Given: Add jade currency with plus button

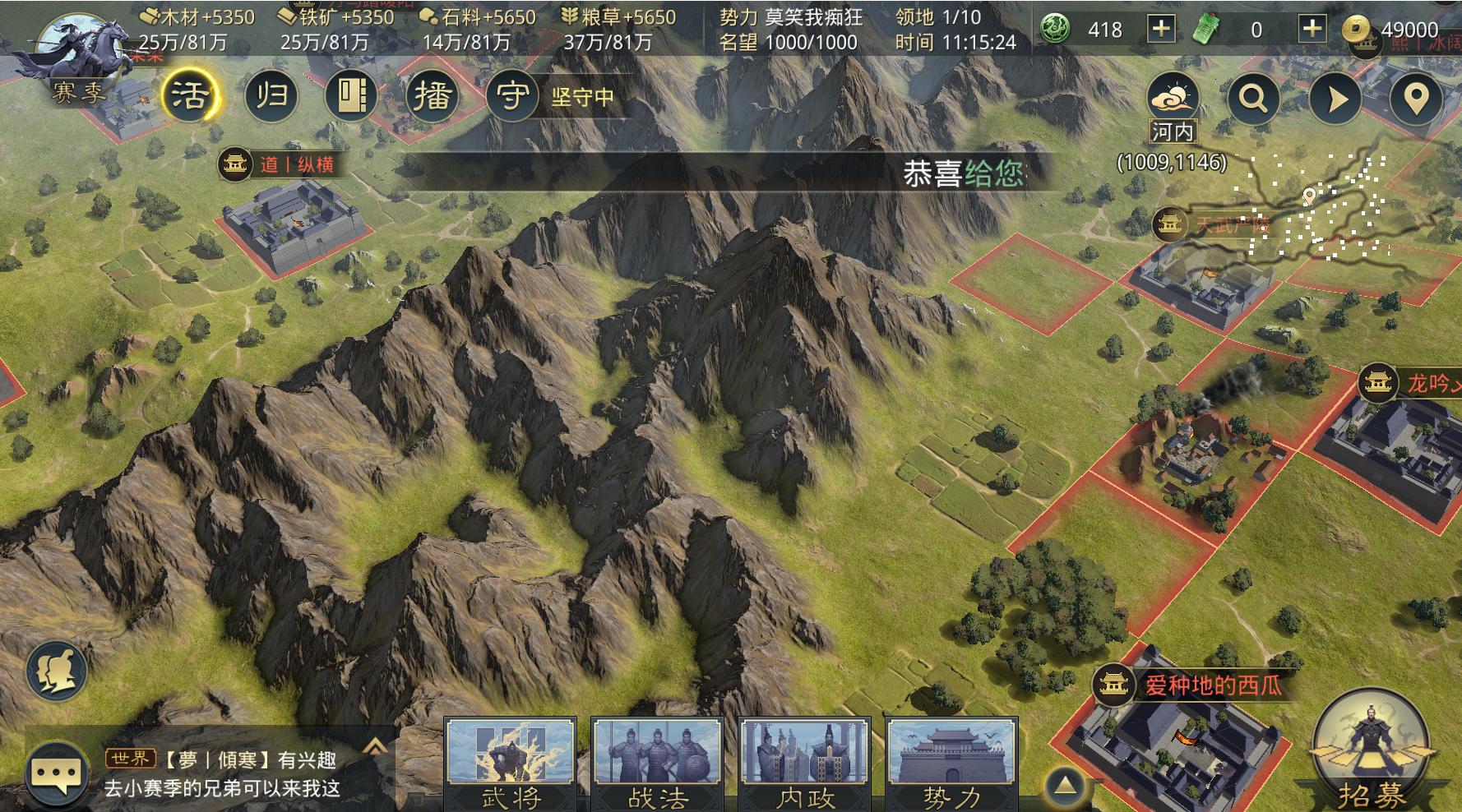Looking at the screenshot, I should 1160,30.
